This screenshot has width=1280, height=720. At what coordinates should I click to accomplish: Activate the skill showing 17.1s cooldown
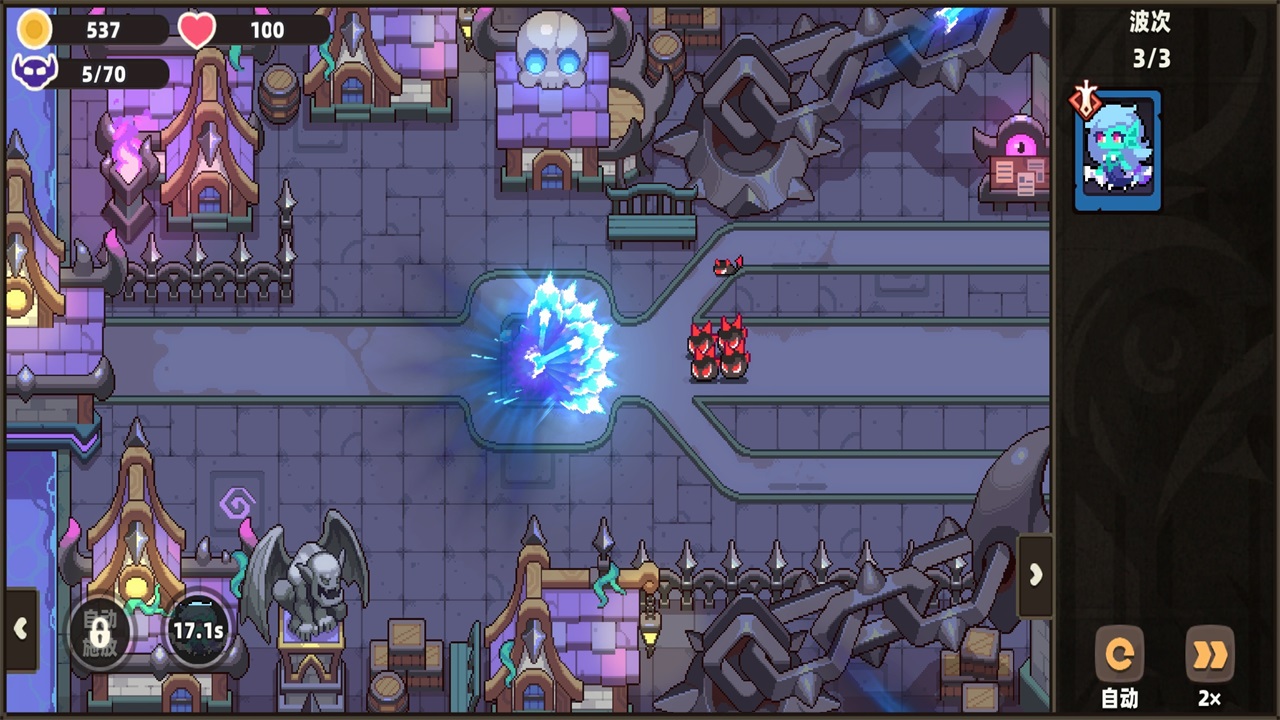(x=198, y=631)
